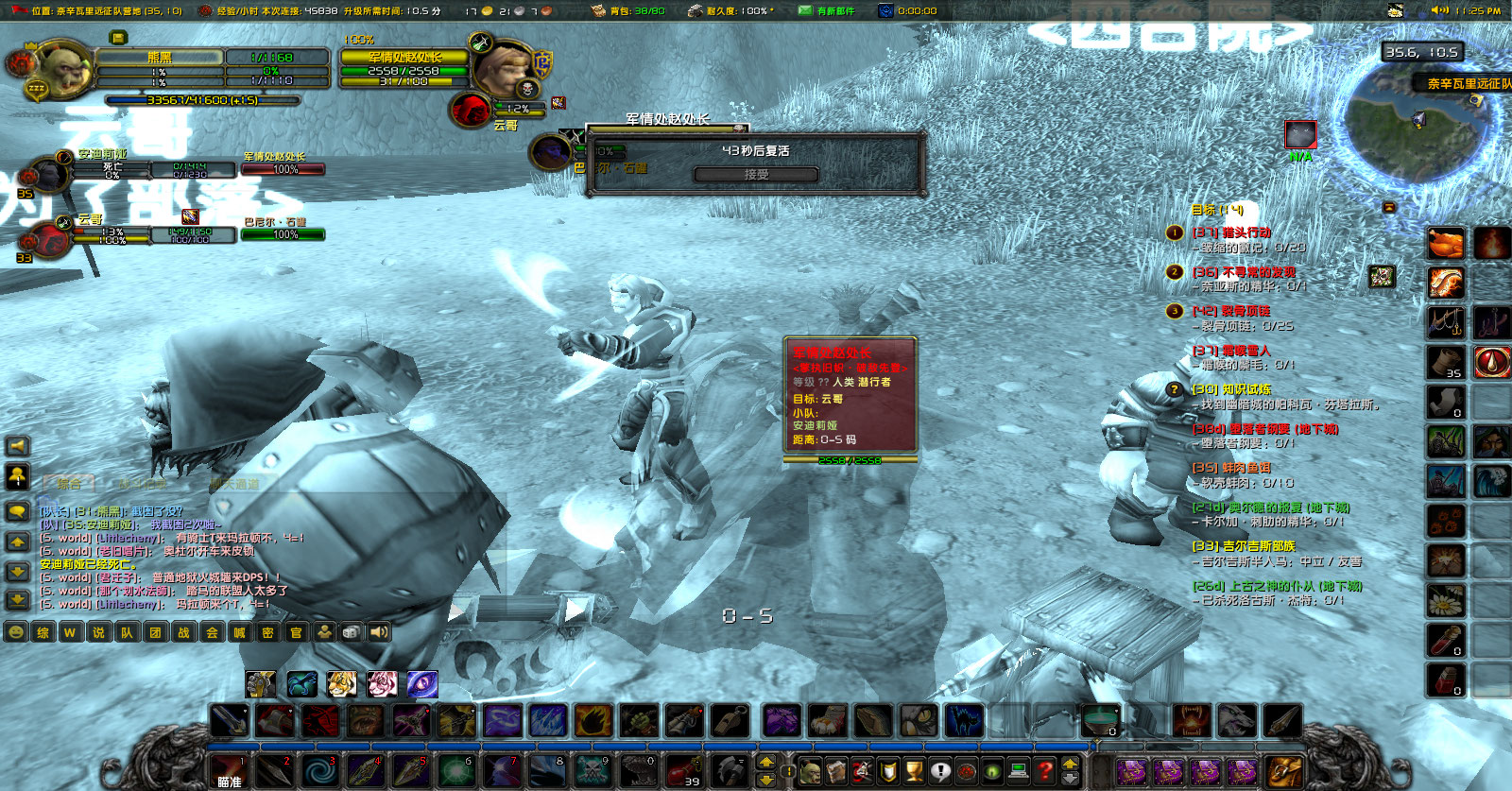Click the smiley emote icon beside chat buttons

coord(17,633)
